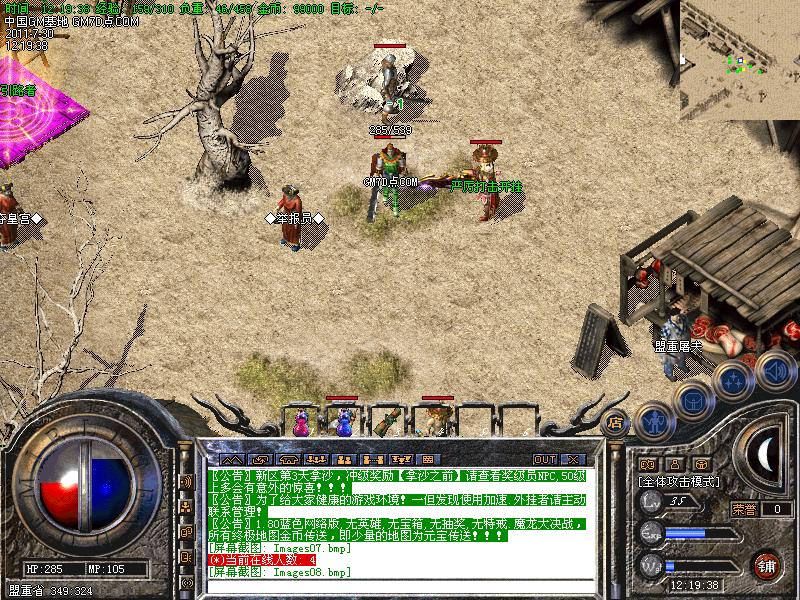Click the orange 店 shop button
800x600 pixels.
pyautogui.click(x=616, y=422)
